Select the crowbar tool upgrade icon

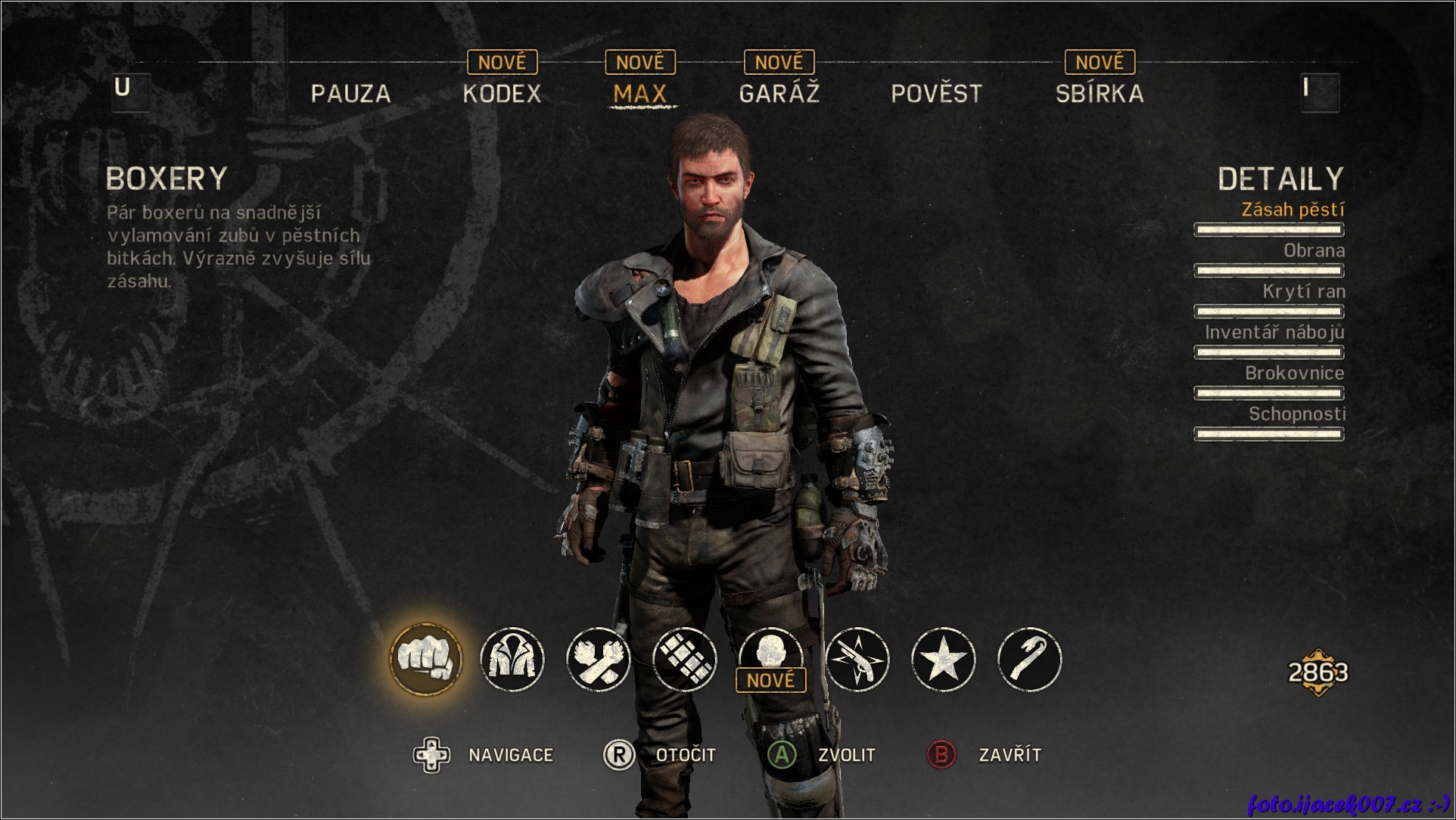1029,659
